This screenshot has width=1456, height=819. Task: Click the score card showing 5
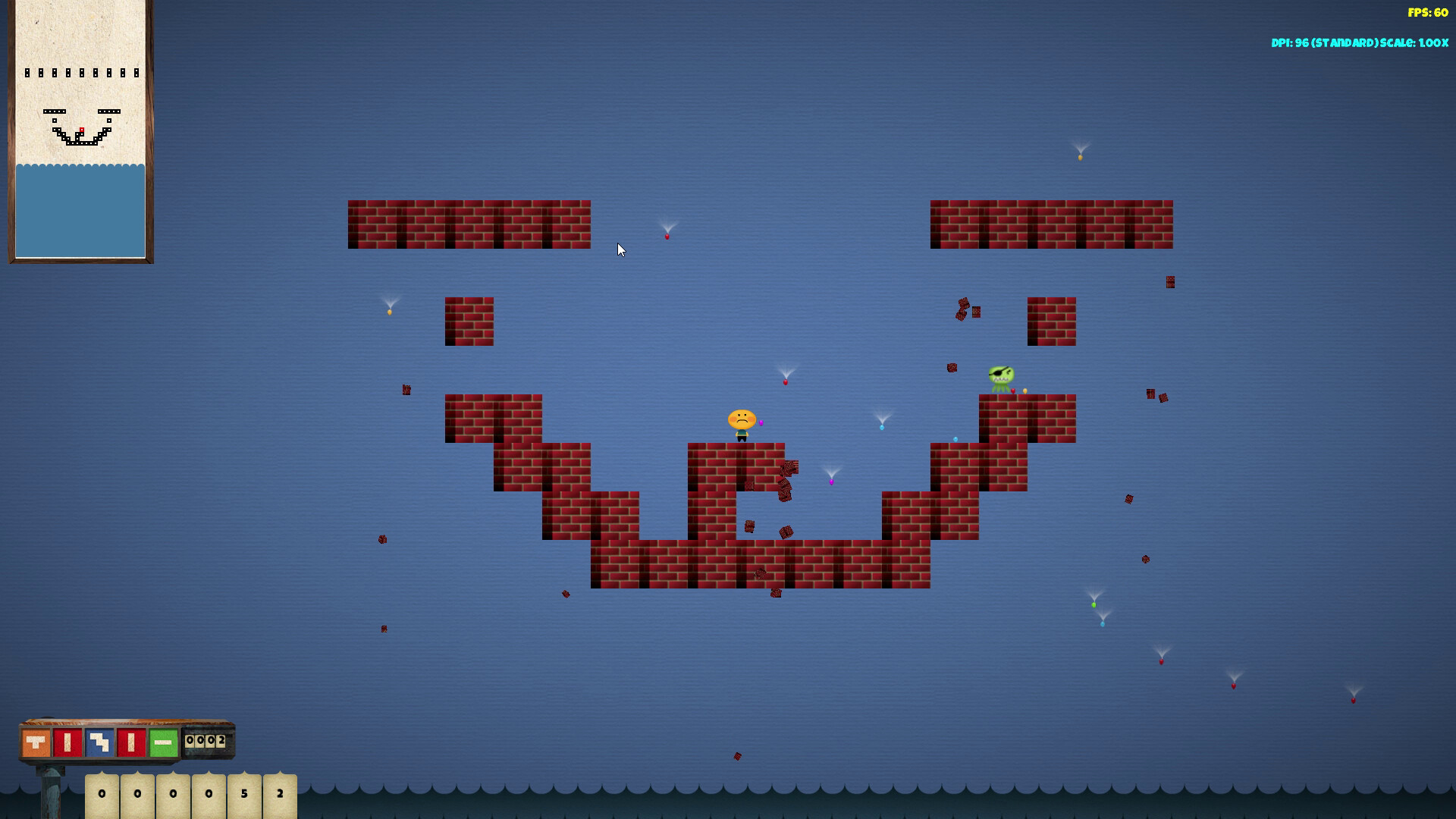click(x=244, y=794)
